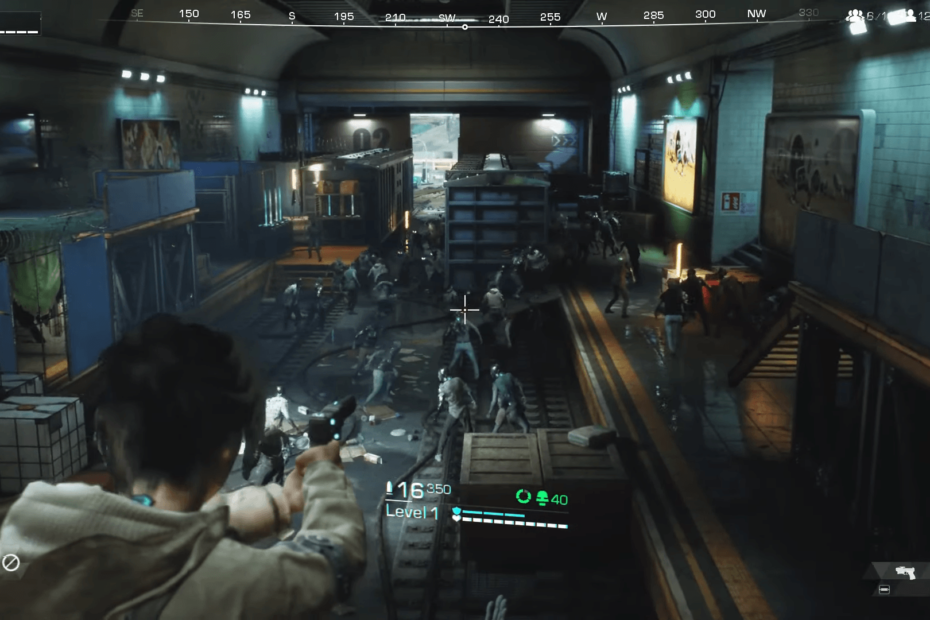Select the small ammo type icon under pistol
This screenshot has height=620, width=930.
(x=884, y=590)
